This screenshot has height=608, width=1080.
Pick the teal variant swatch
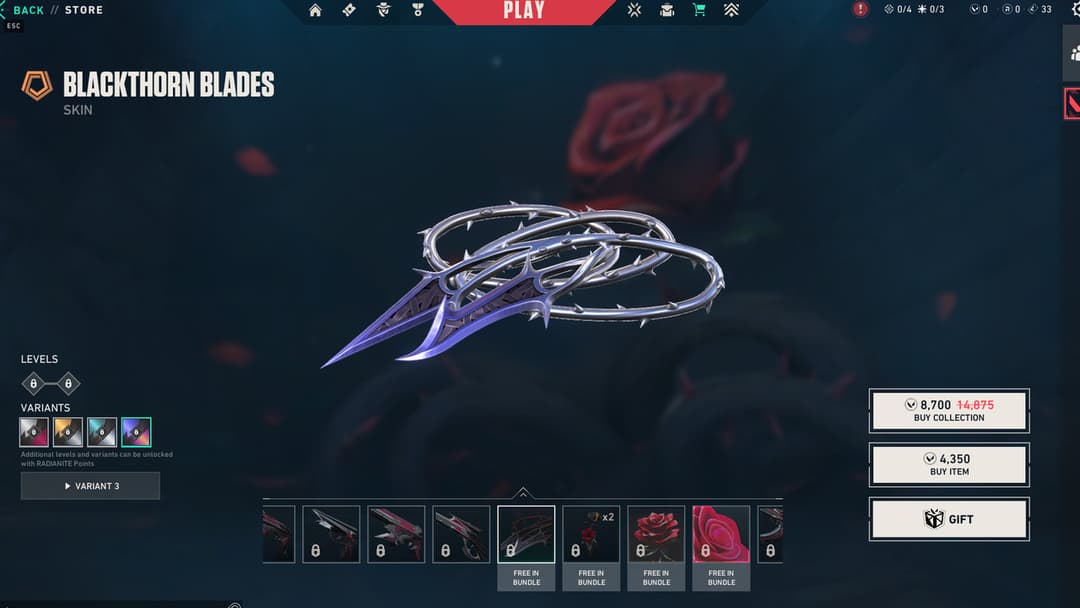[x=102, y=432]
